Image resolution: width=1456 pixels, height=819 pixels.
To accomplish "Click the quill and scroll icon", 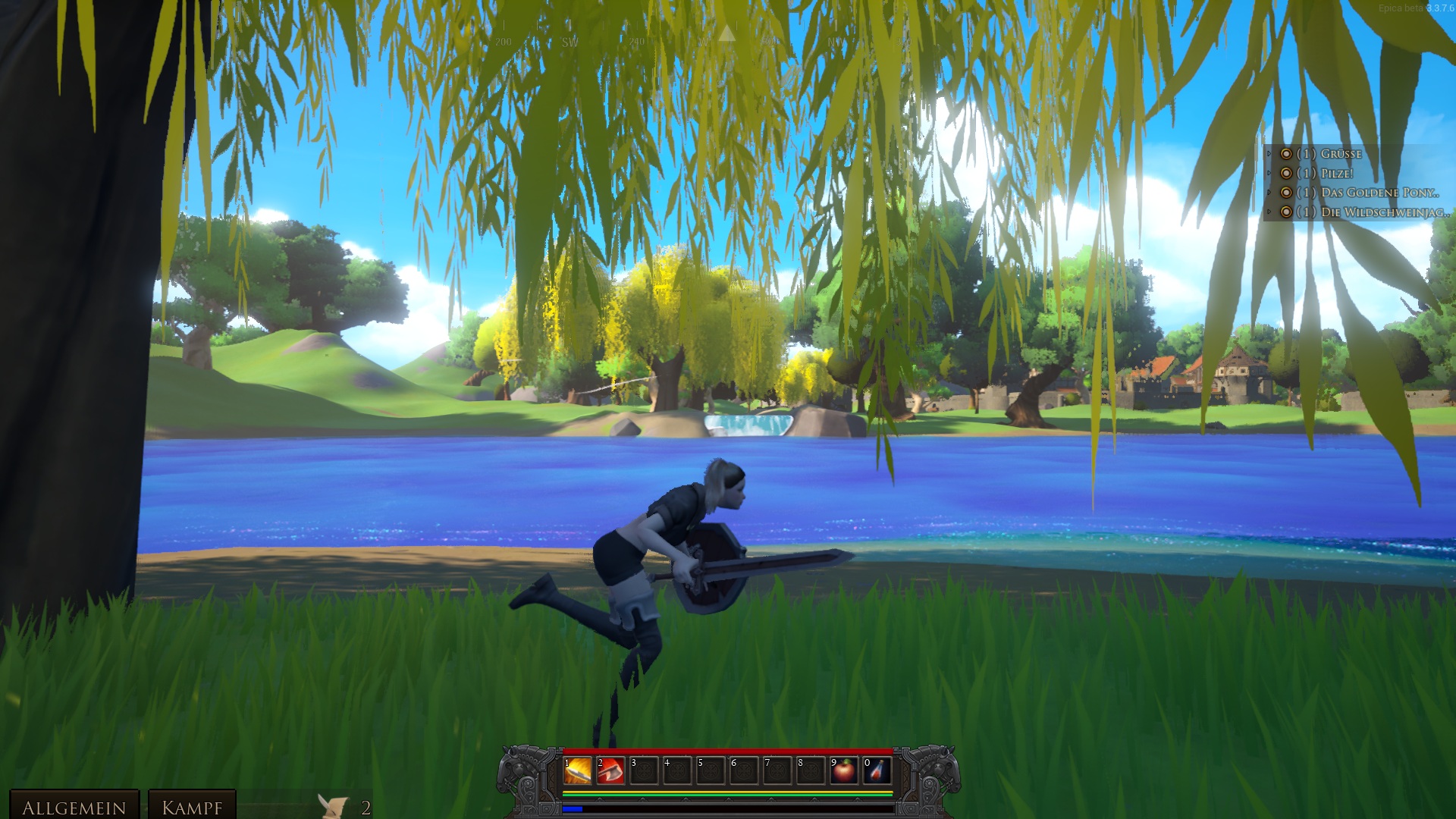I will point(333,806).
